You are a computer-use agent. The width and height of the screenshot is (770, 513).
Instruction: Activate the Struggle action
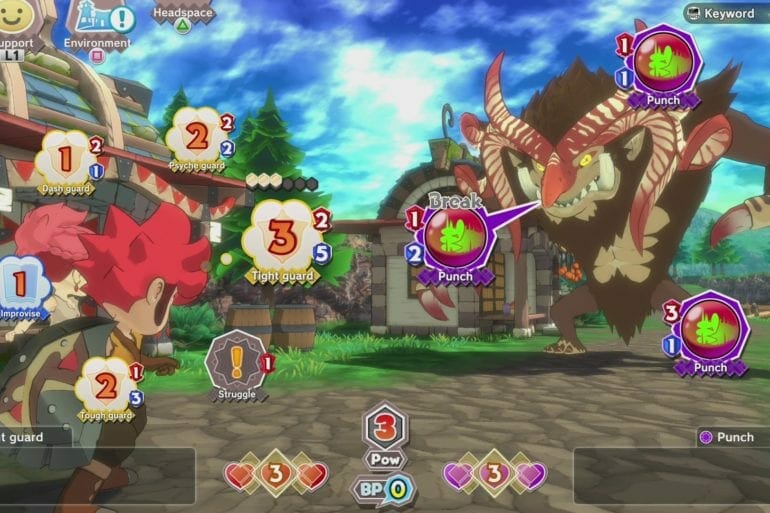click(237, 363)
